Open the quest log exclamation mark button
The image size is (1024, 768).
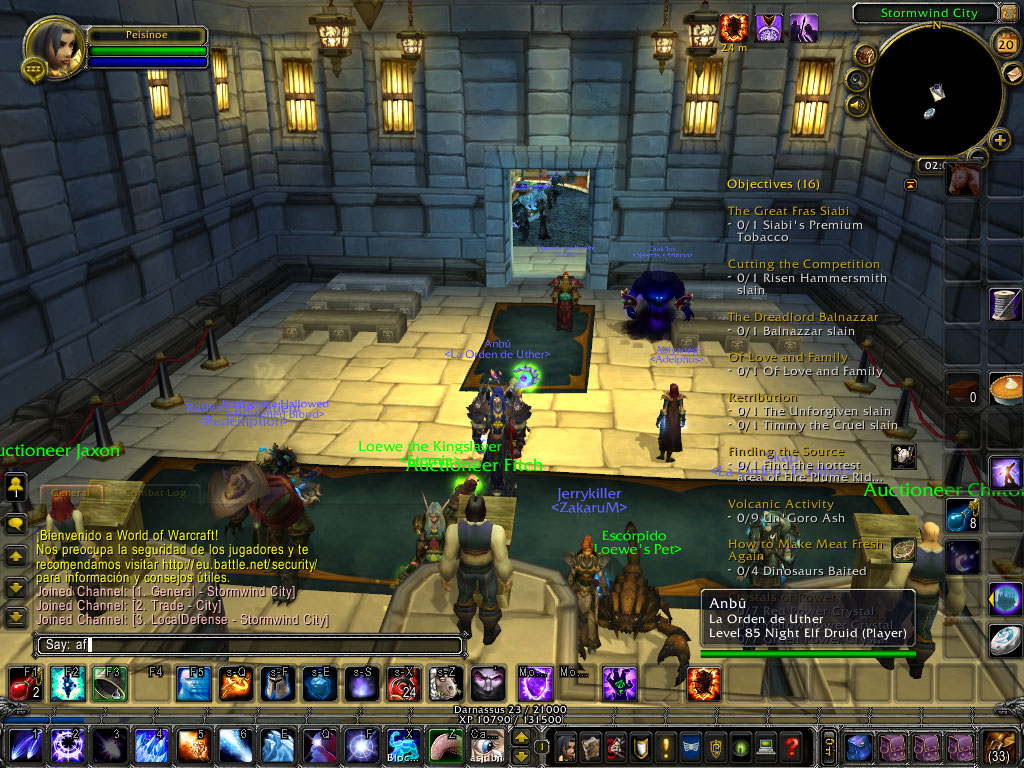click(x=662, y=746)
